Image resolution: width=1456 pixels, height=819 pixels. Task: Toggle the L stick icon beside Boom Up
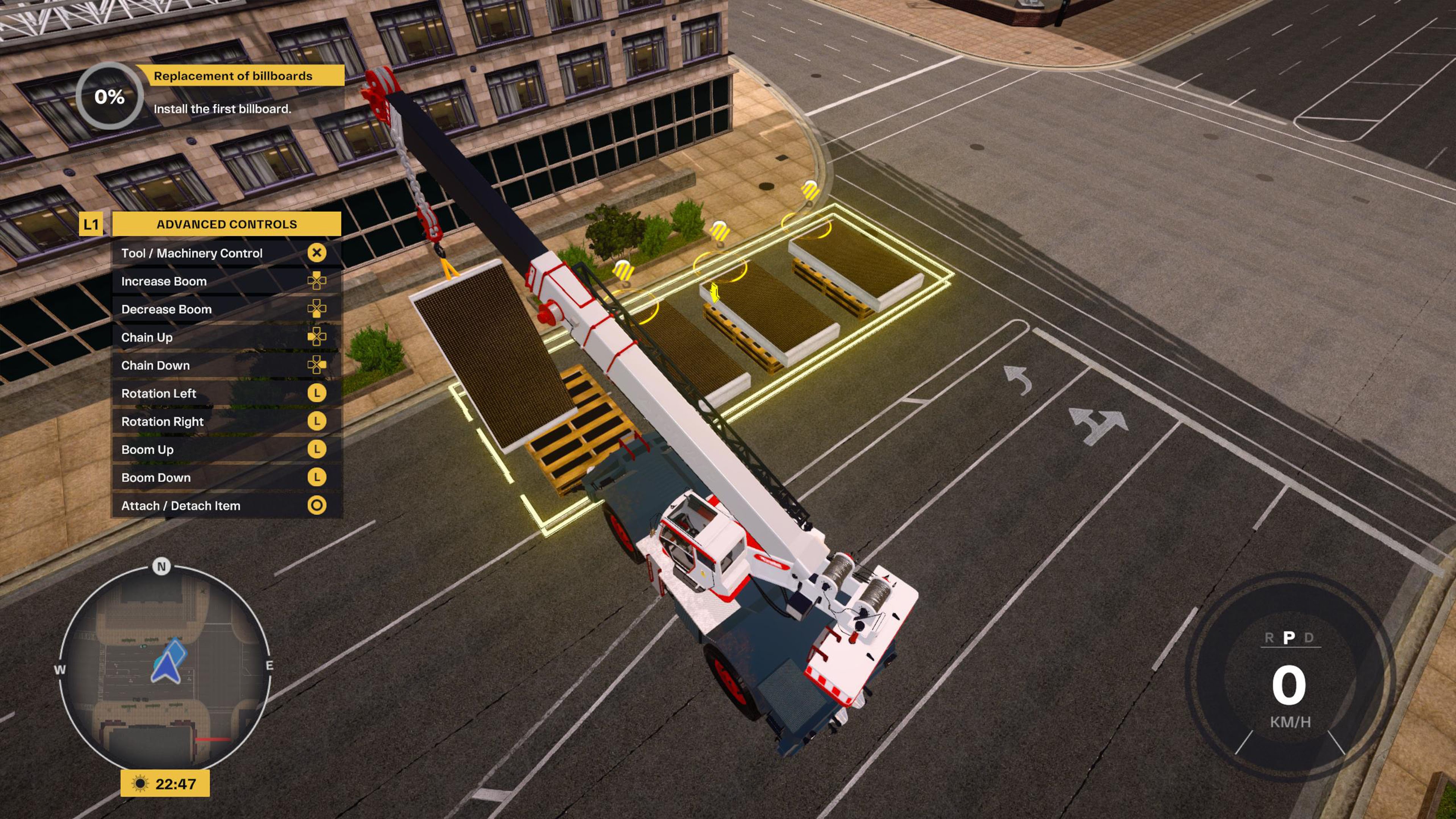[x=318, y=449]
